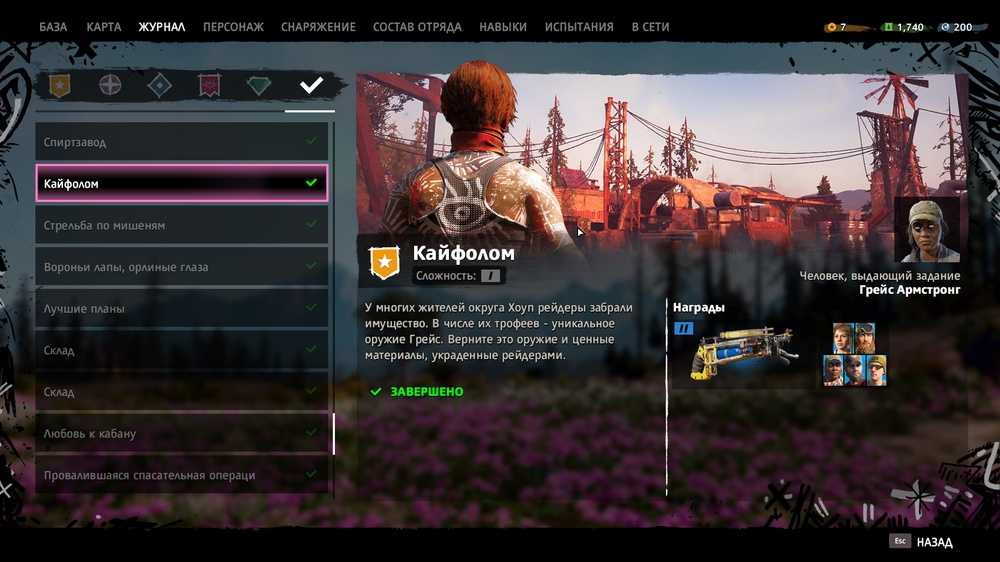Go to the СНАРЯЖЕНИЕ tab
The image size is (1000, 562).
pyautogui.click(x=318, y=27)
